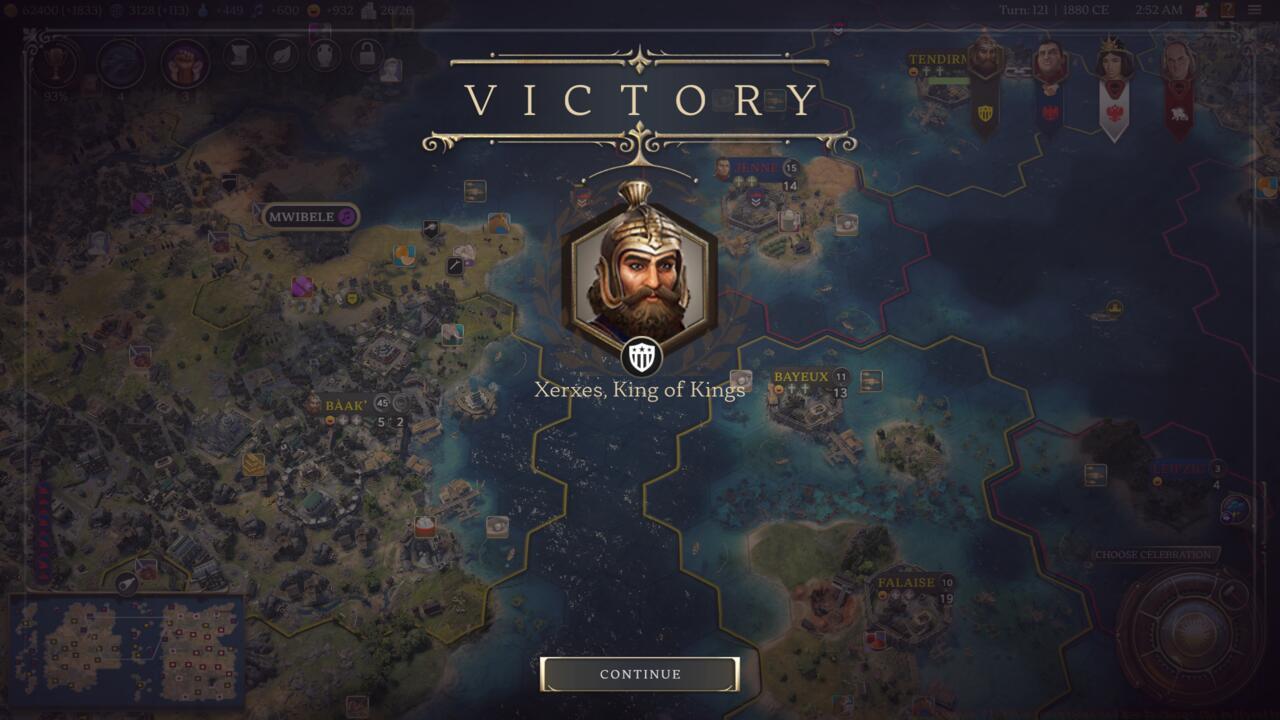Open the laws scroll icon
1280x720 pixels.
tap(238, 55)
